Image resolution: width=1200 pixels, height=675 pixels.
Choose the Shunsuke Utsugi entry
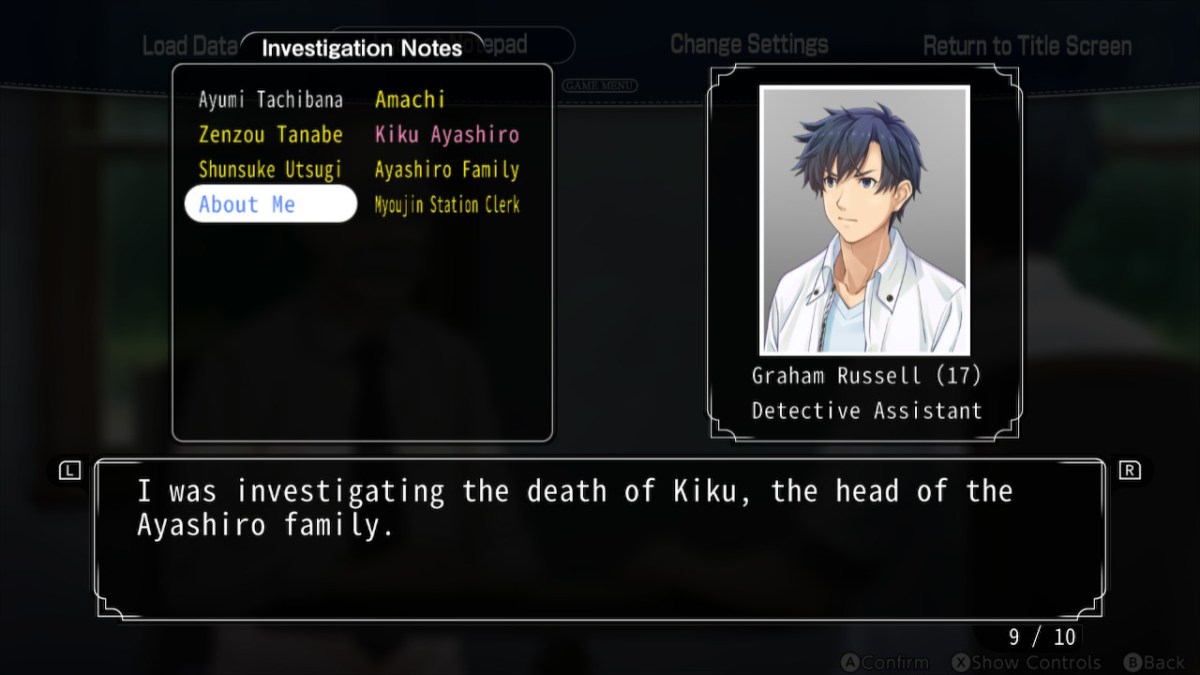pyautogui.click(x=270, y=170)
